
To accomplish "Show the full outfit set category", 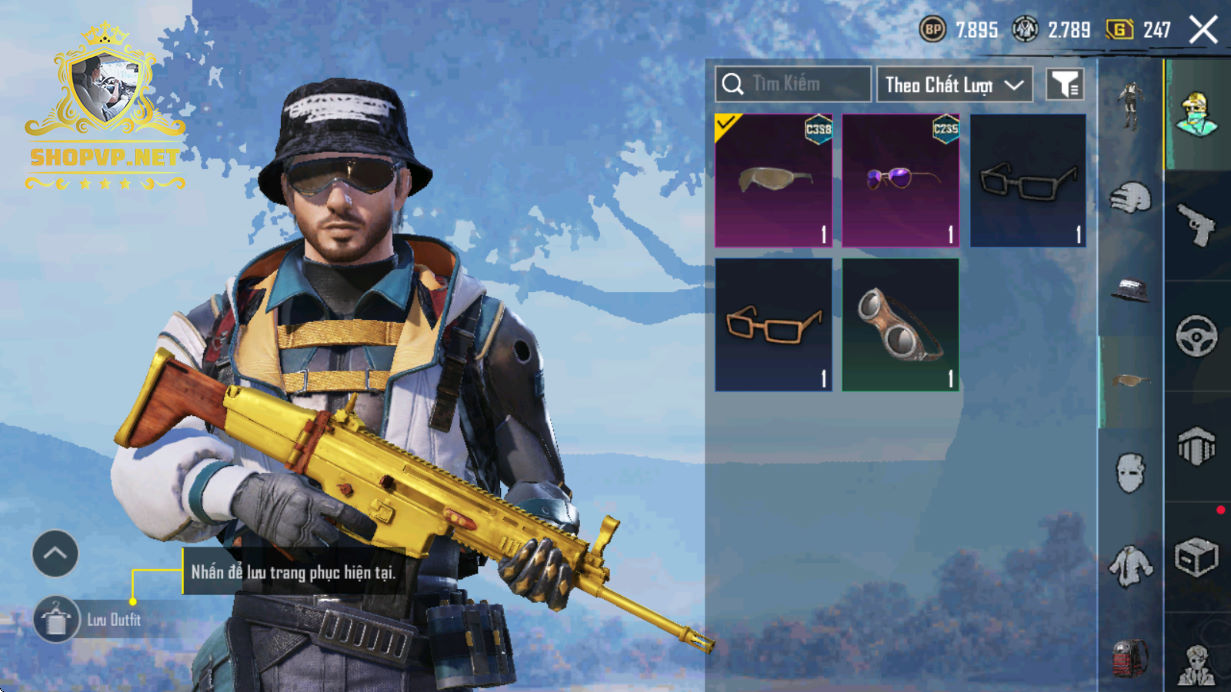I will (1130, 104).
